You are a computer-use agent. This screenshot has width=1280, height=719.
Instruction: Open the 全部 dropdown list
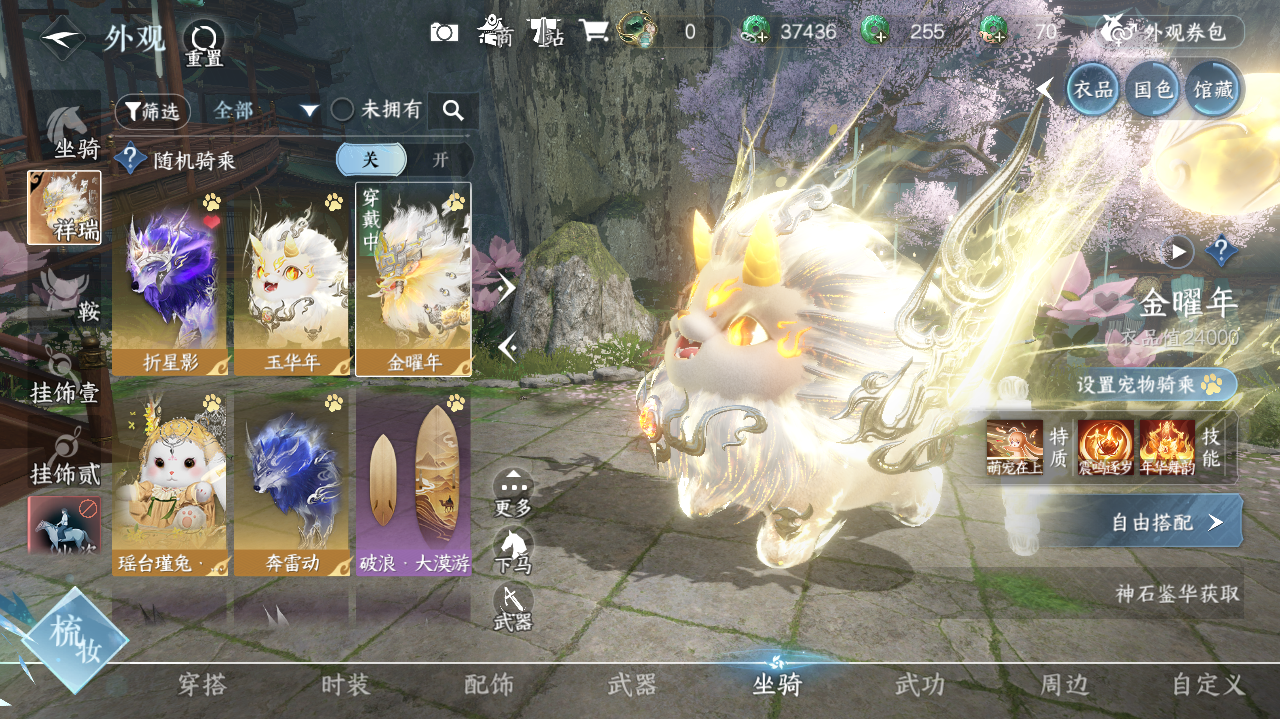pos(265,111)
